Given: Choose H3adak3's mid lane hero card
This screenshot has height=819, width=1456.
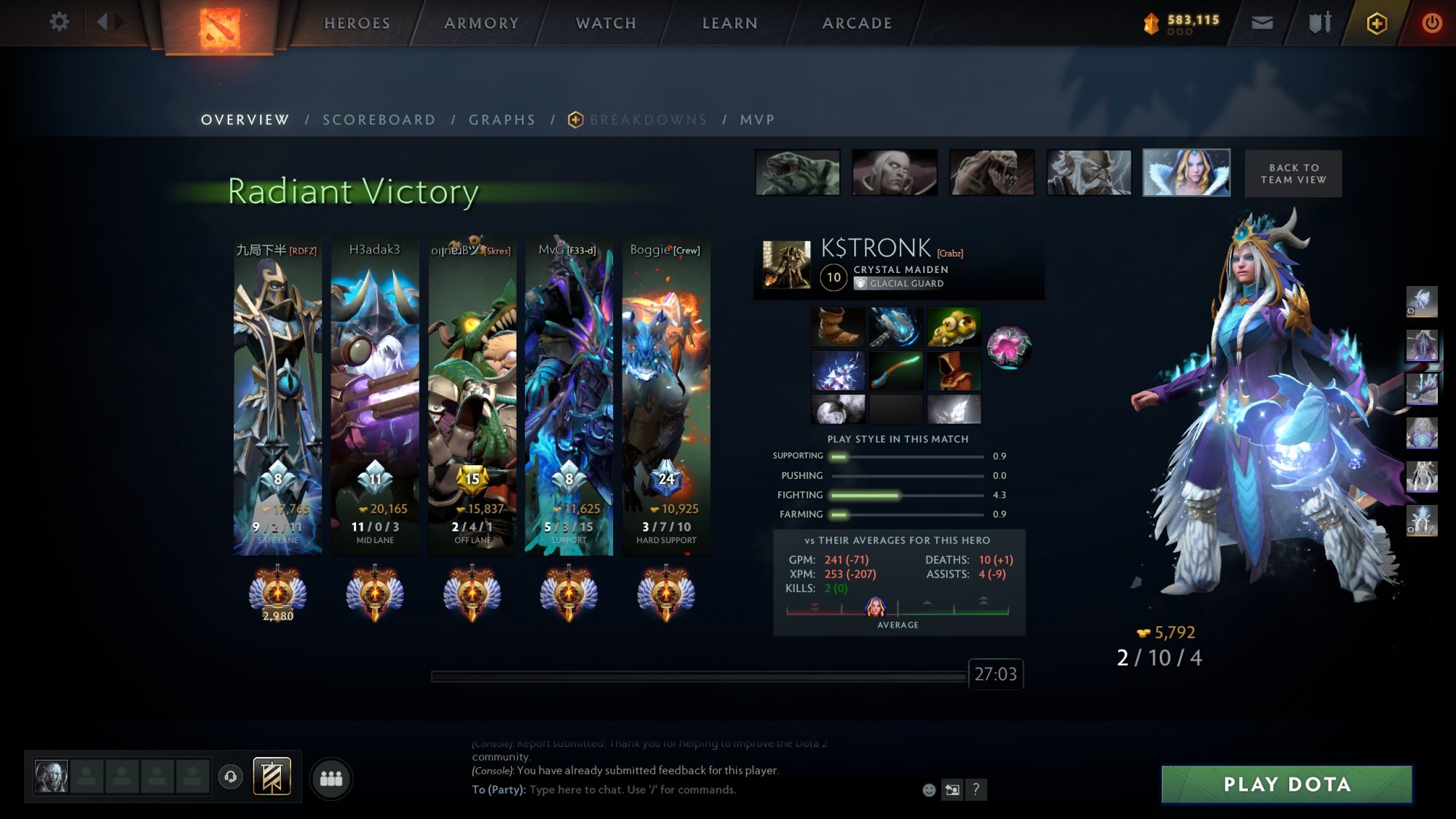Looking at the screenshot, I should 375,393.
